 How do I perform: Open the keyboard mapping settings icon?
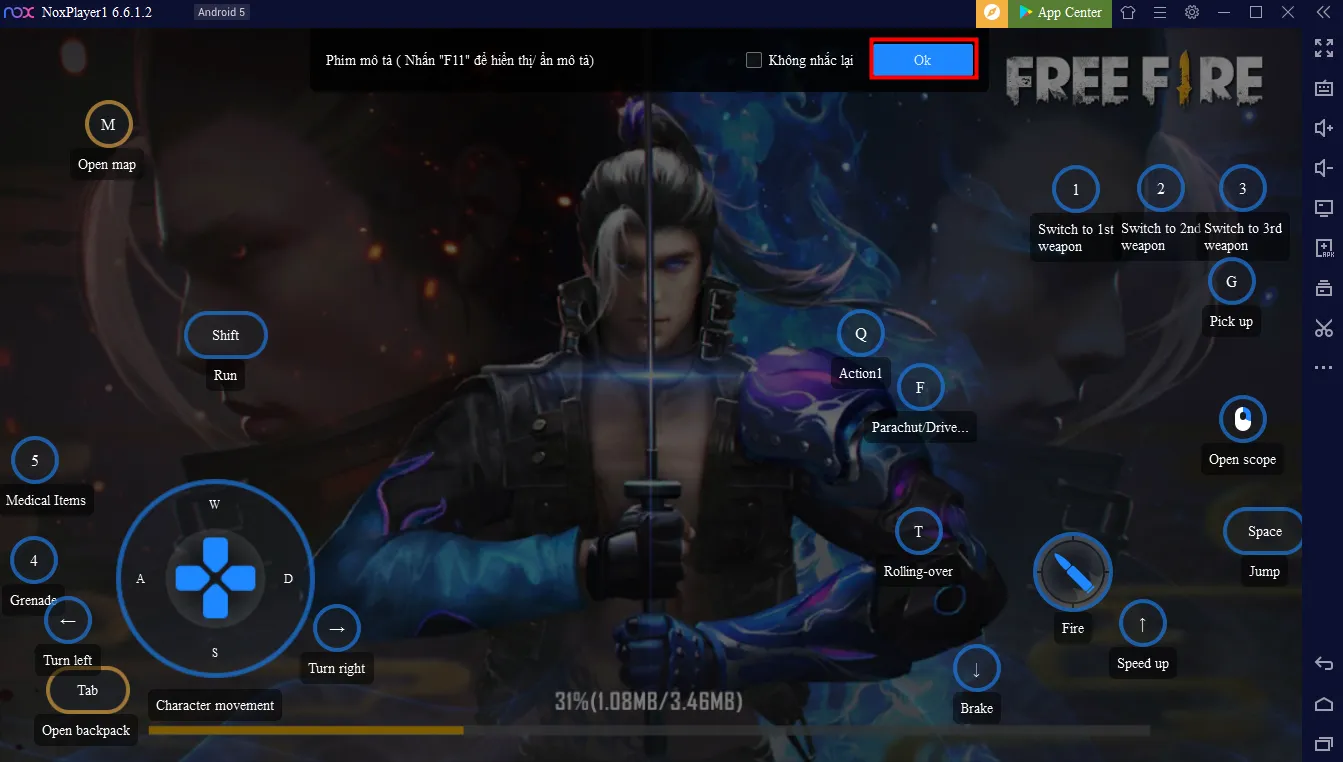[1323, 87]
